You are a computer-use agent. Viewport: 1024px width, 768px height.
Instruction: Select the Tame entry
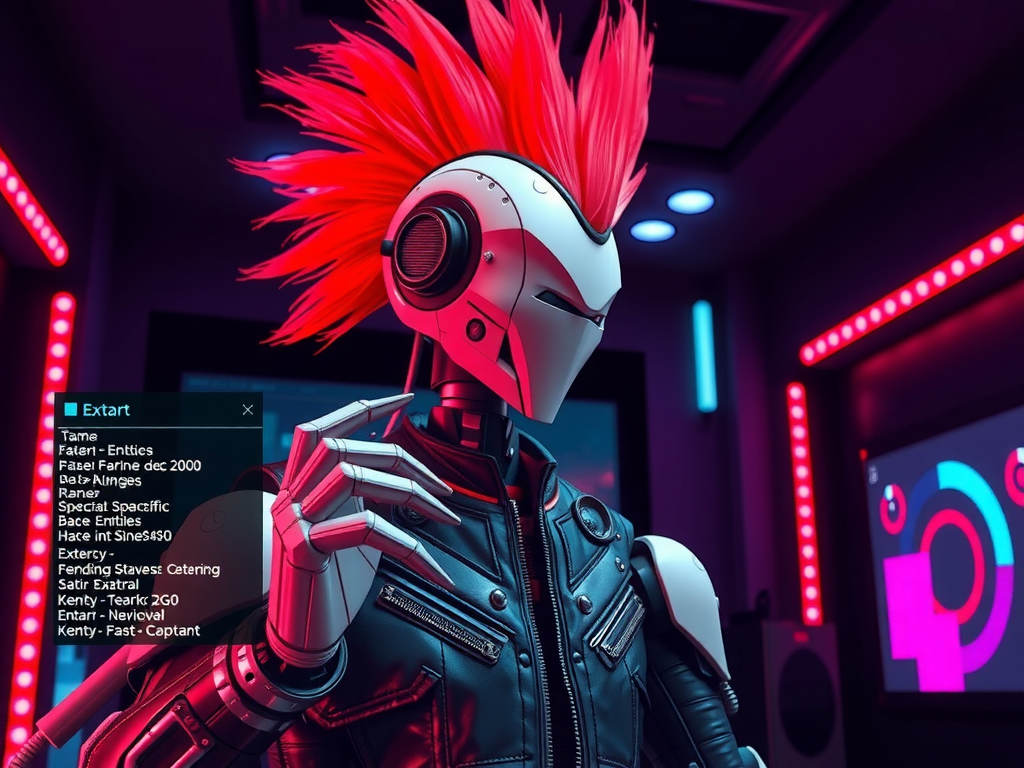click(78, 436)
